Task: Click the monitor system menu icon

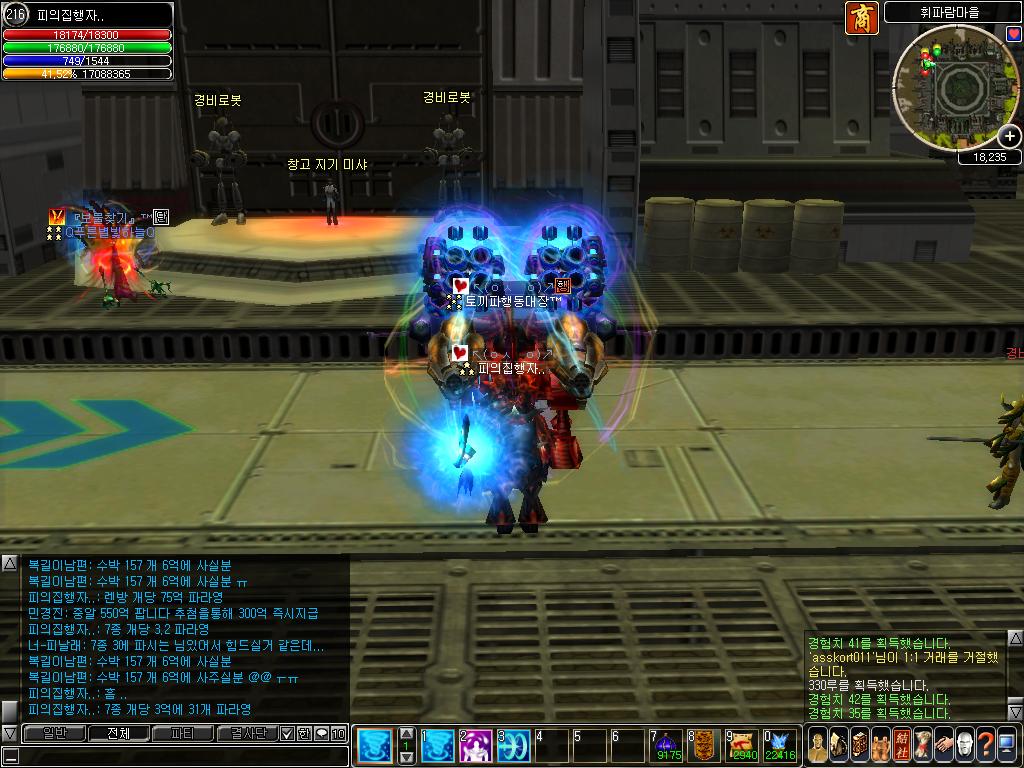Action: 1007,745
